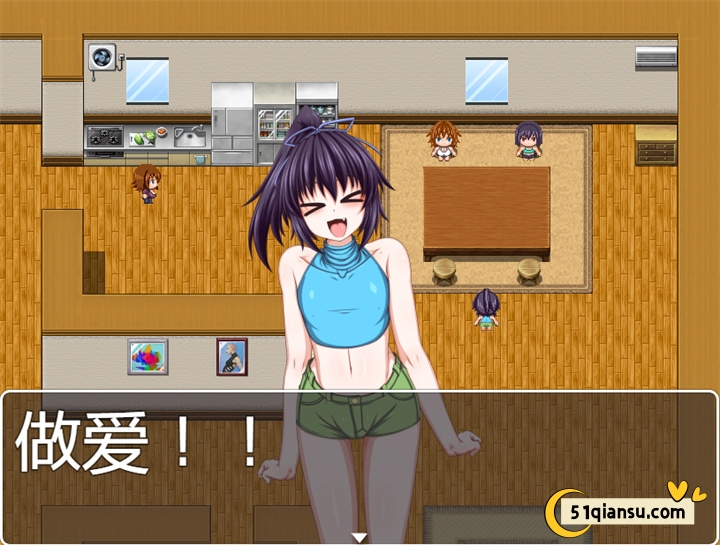Advance the dialogue using the down arrow indicator

pos(359,537)
